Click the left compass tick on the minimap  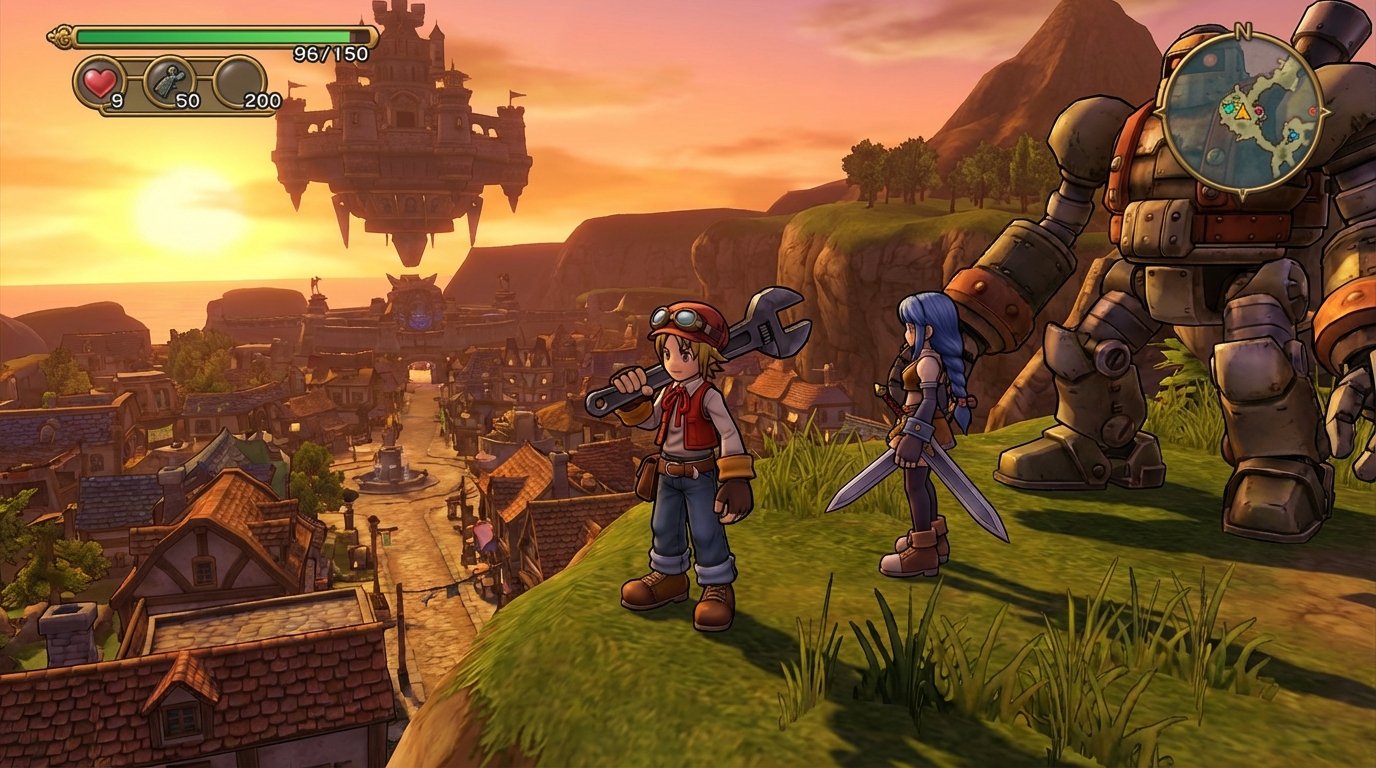click(1157, 111)
